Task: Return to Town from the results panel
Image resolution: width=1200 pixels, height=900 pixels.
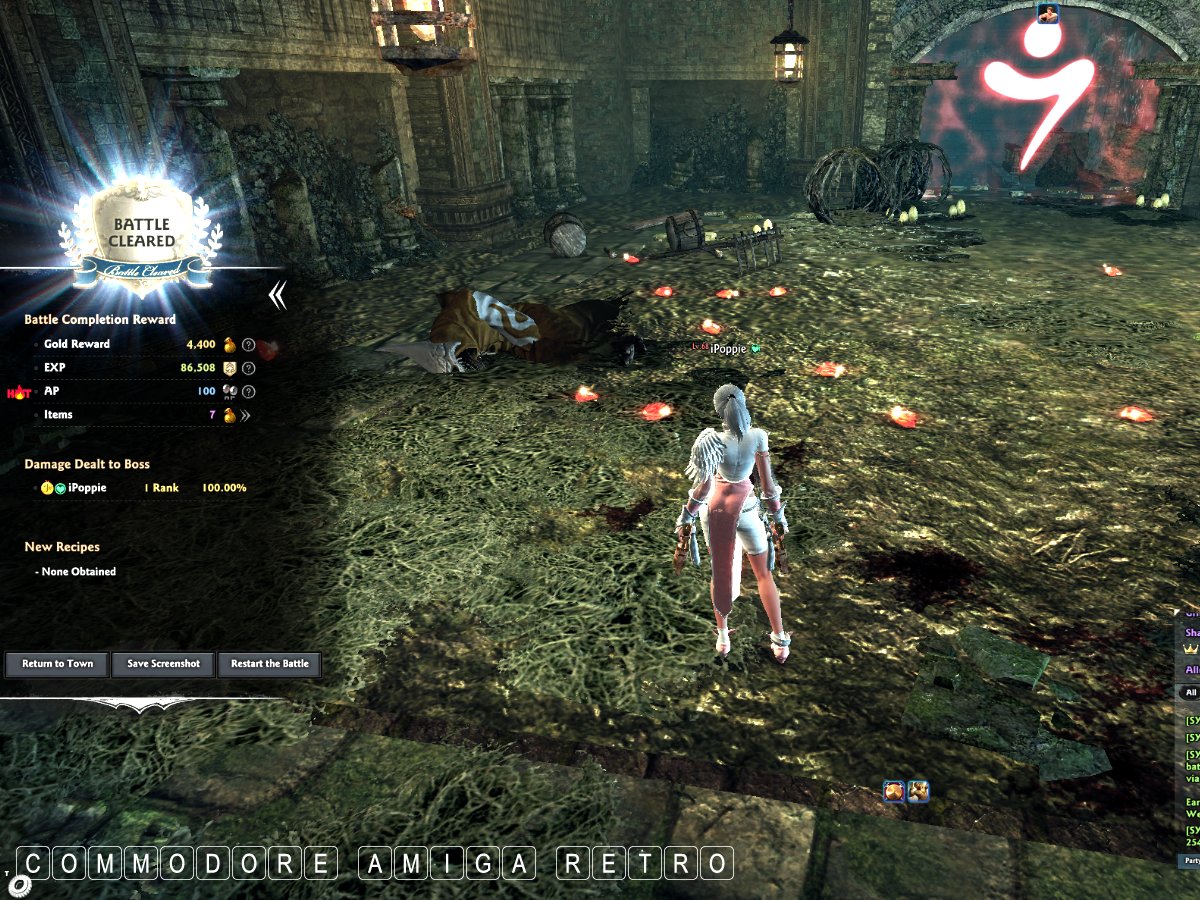Action: (58, 664)
